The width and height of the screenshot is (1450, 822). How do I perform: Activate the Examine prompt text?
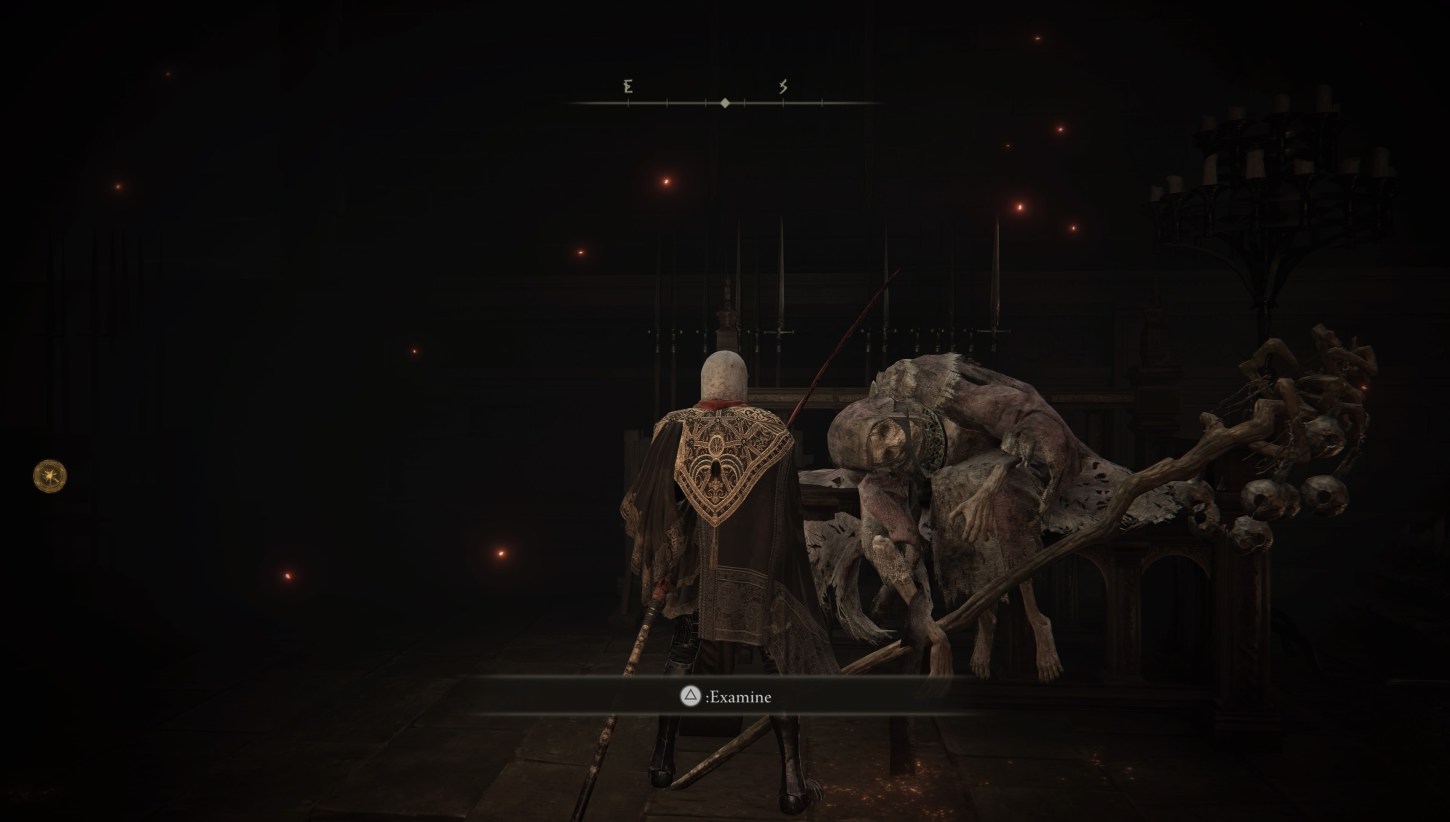[740, 697]
